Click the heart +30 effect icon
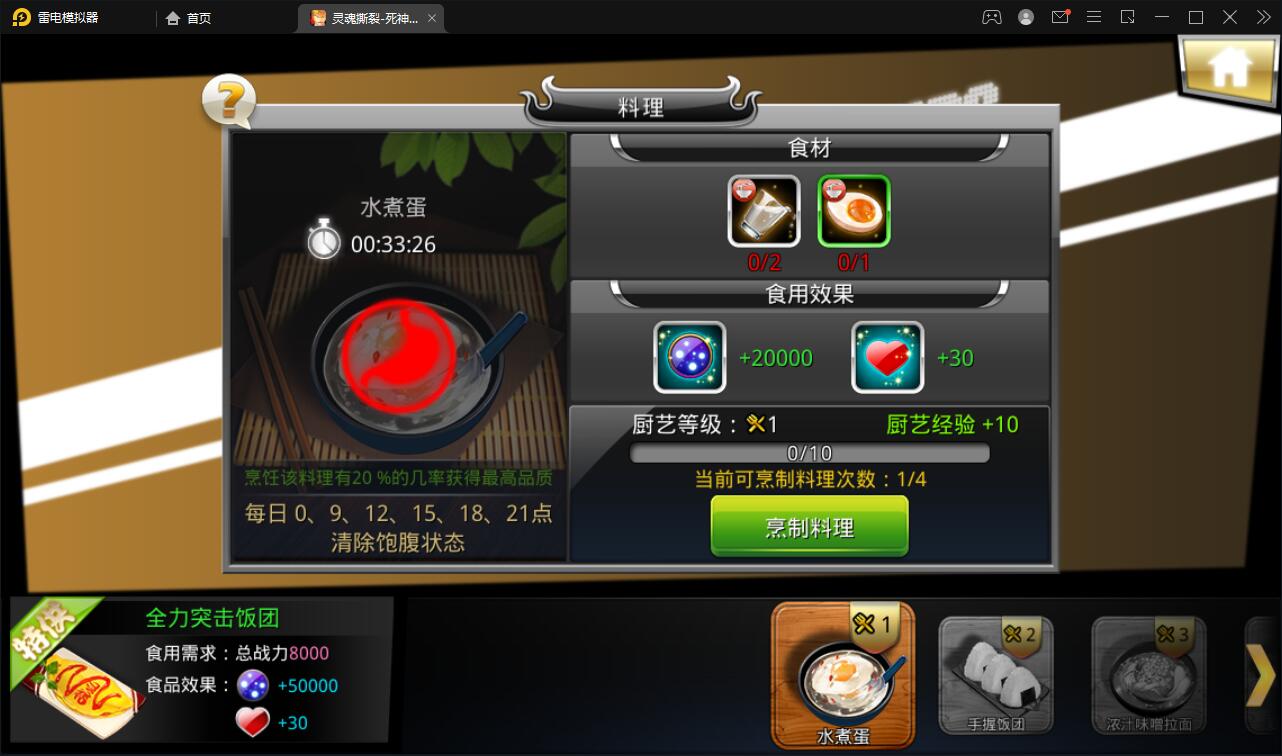Image resolution: width=1282 pixels, height=756 pixels. click(887, 357)
